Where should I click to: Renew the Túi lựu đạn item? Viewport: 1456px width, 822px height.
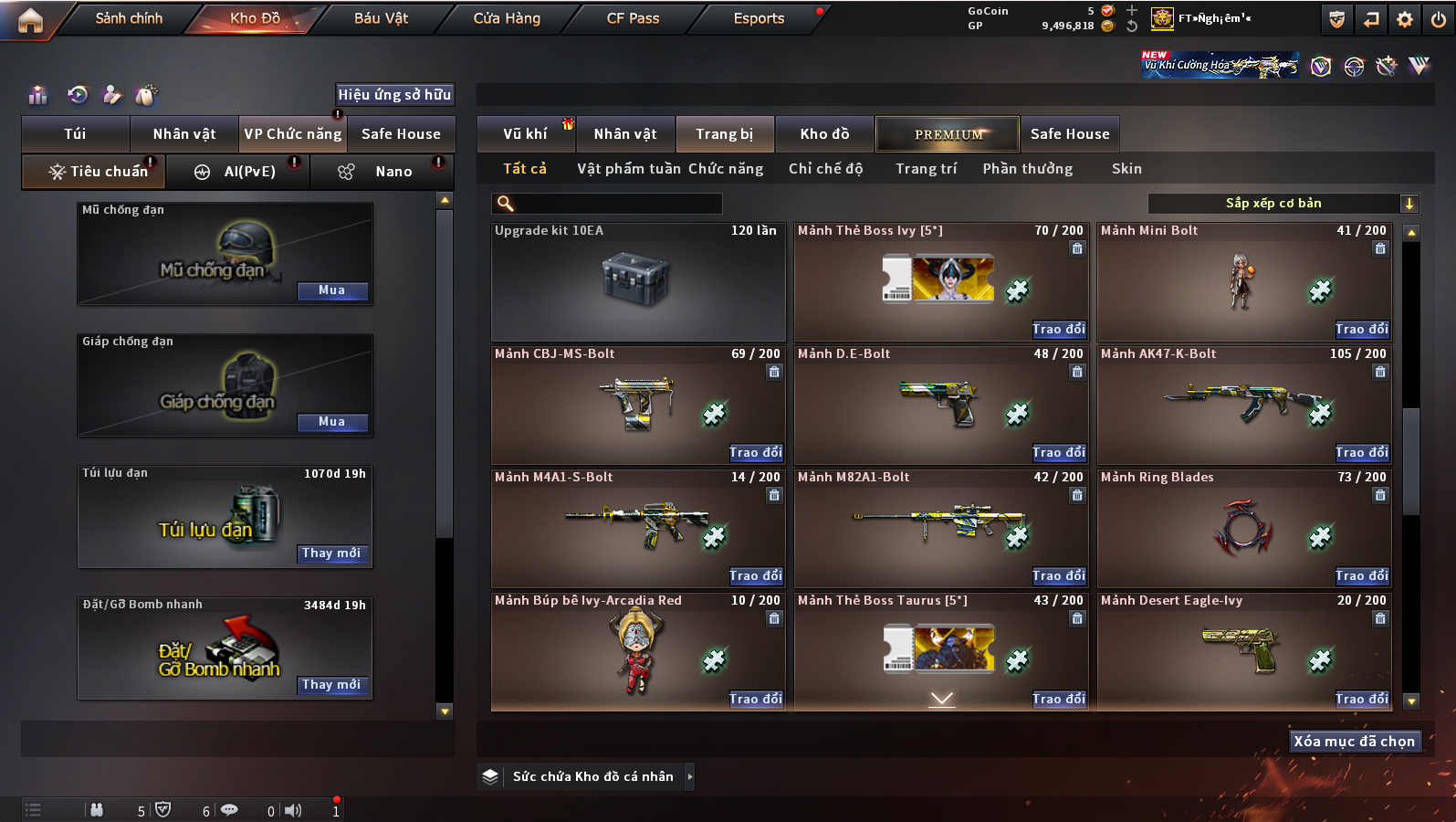pyautogui.click(x=331, y=553)
